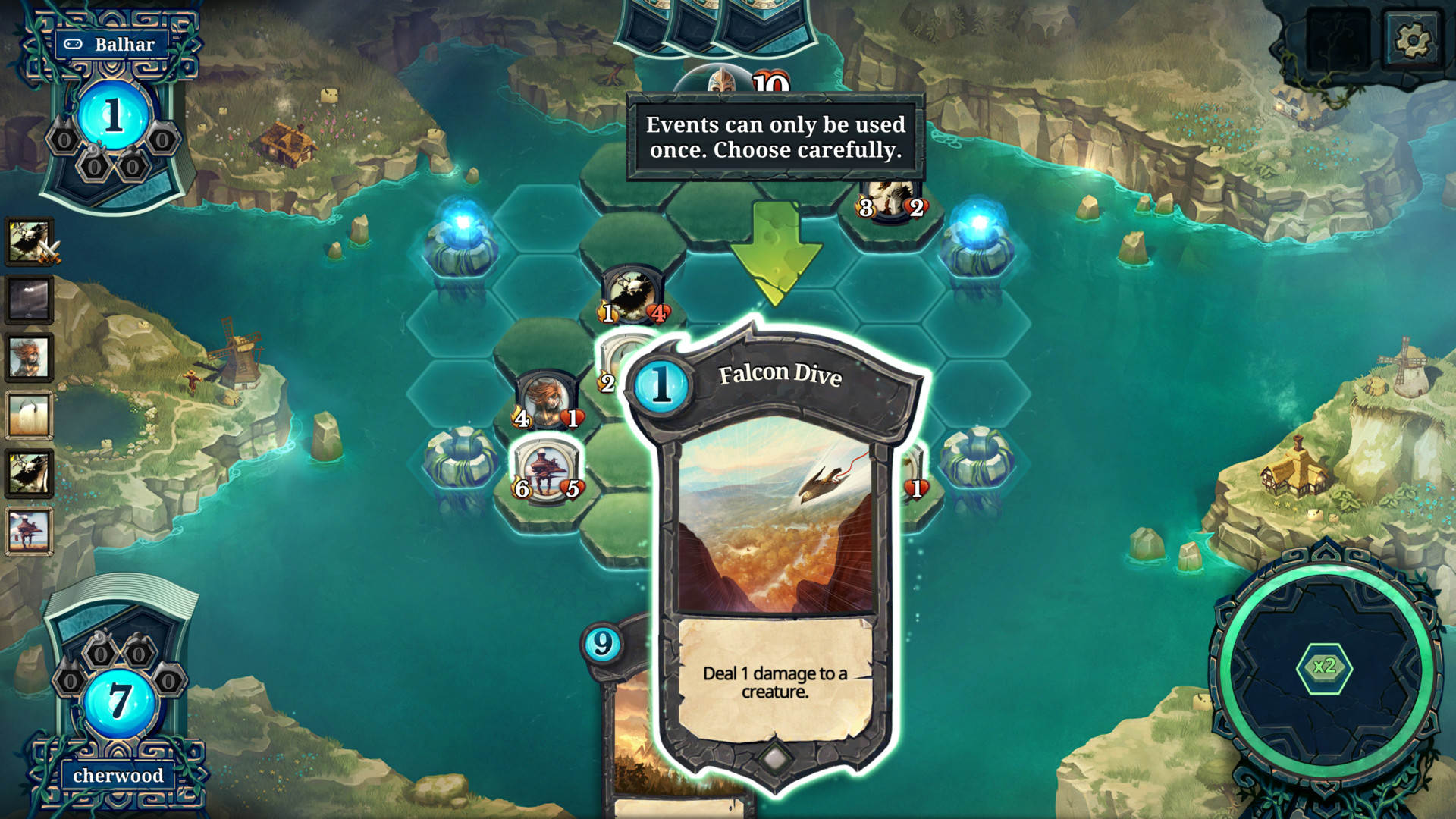This screenshot has height=819, width=1456.
Task: Pick the 9-cost card behind Falcon Dive
Action: [x=623, y=720]
